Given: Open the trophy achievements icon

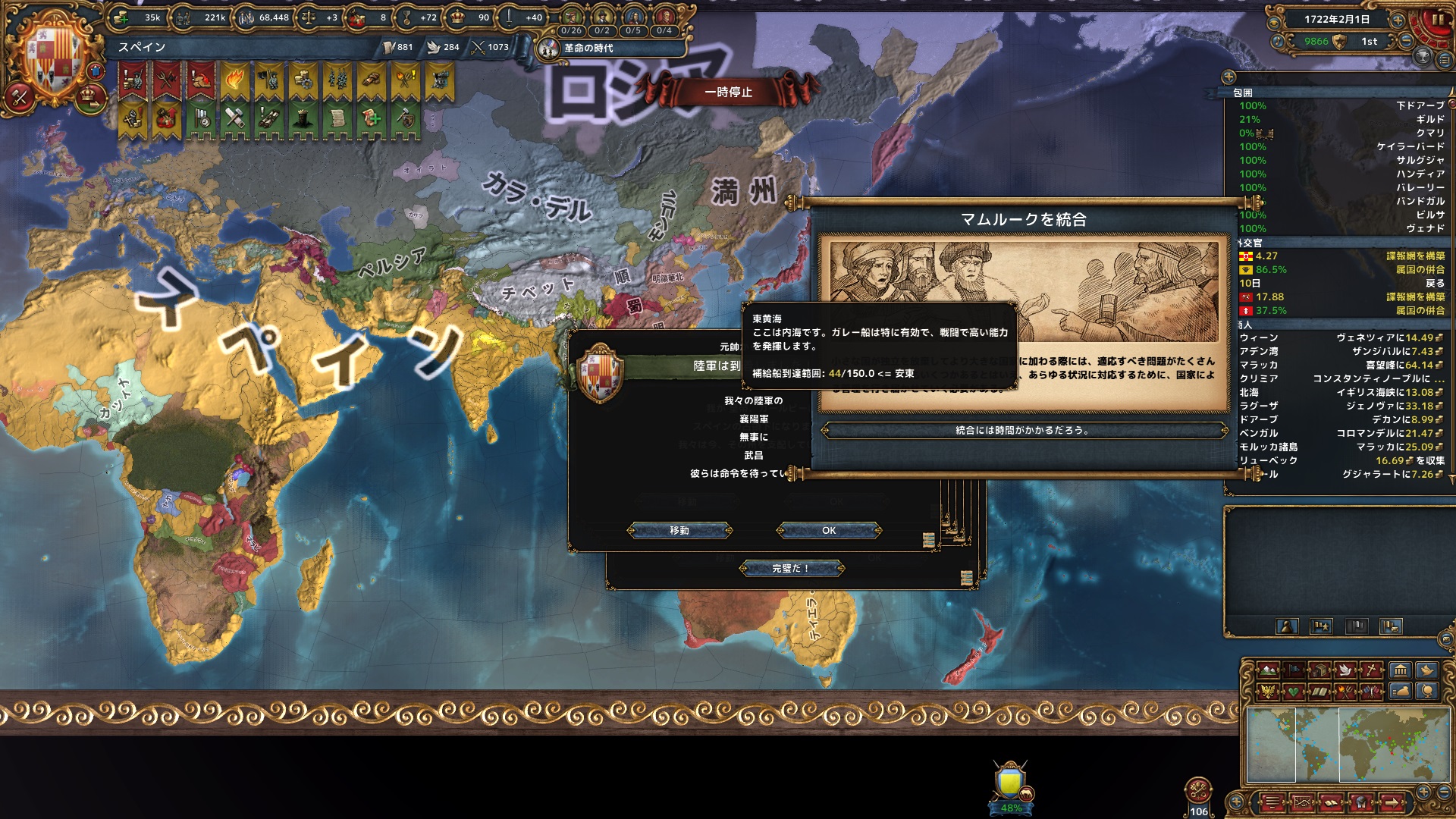Looking at the screenshot, I should pyautogui.click(x=1423, y=56).
